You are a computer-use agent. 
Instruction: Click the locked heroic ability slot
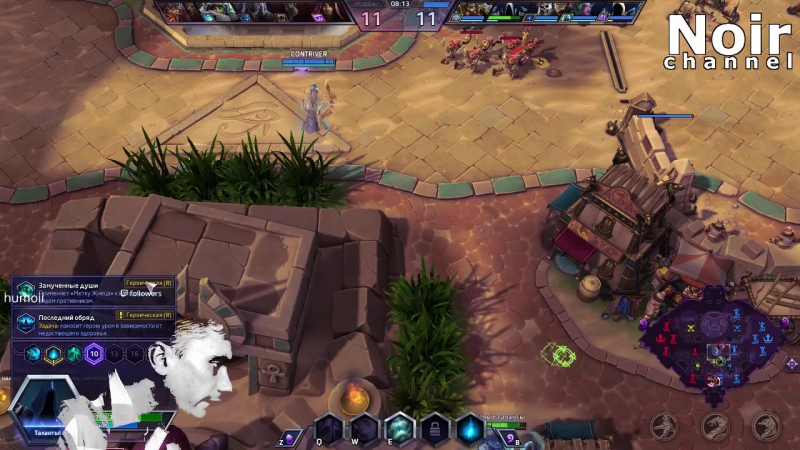pos(434,429)
